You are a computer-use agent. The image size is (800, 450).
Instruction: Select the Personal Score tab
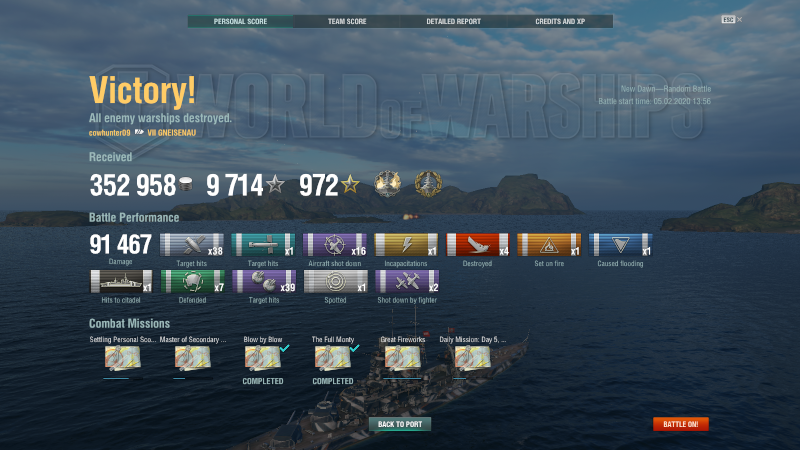coord(241,21)
